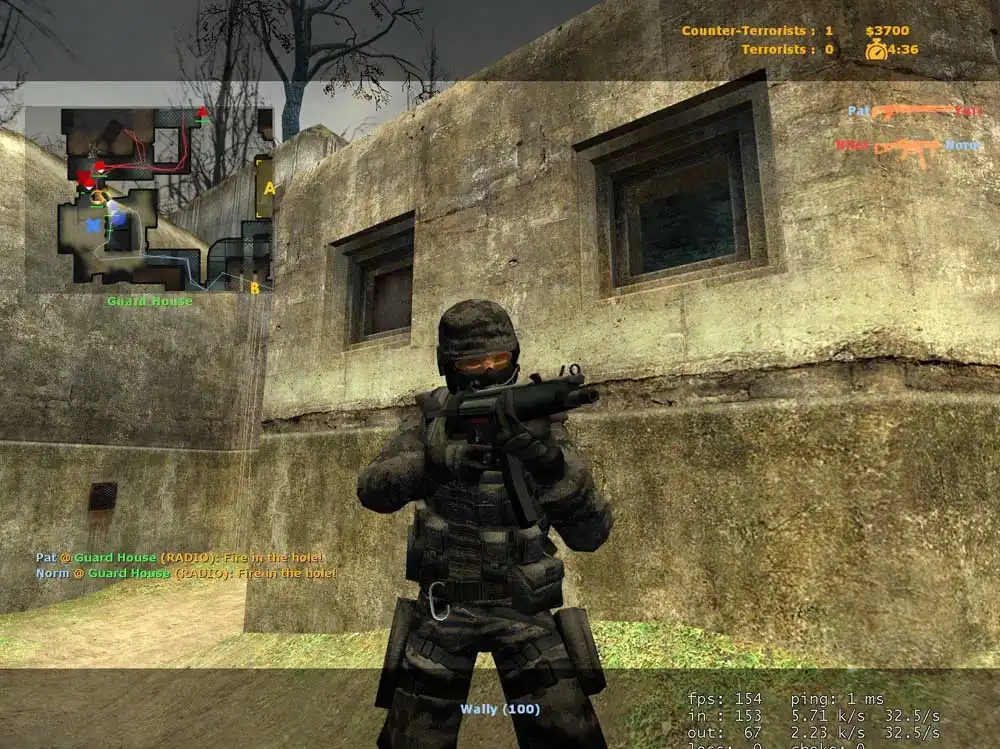Click the blue X marker on the minimap
The width and height of the screenshot is (1000, 749).
point(95,225)
